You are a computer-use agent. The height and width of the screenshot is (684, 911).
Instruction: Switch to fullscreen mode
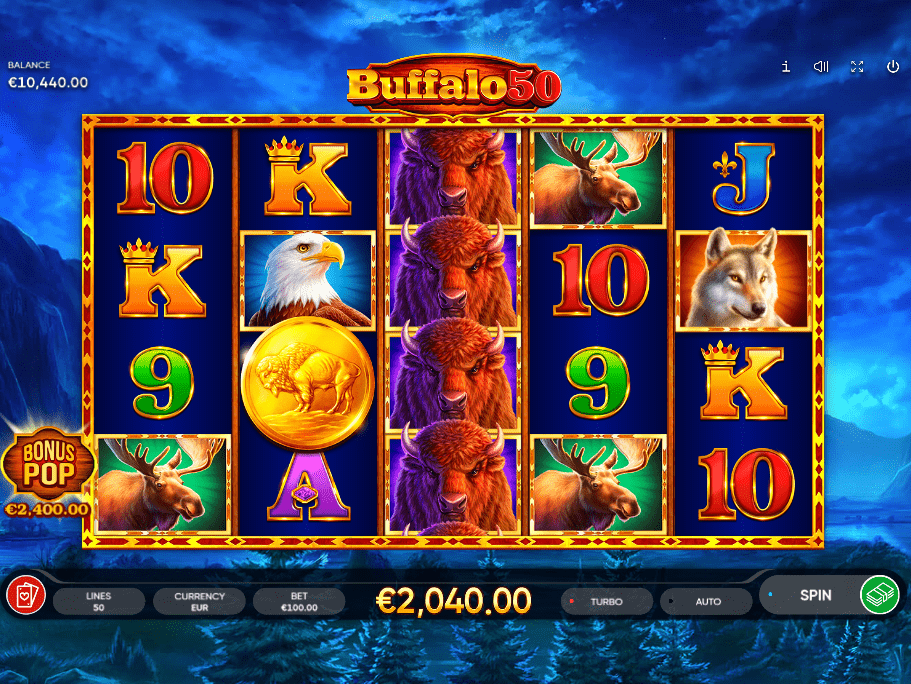857,67
